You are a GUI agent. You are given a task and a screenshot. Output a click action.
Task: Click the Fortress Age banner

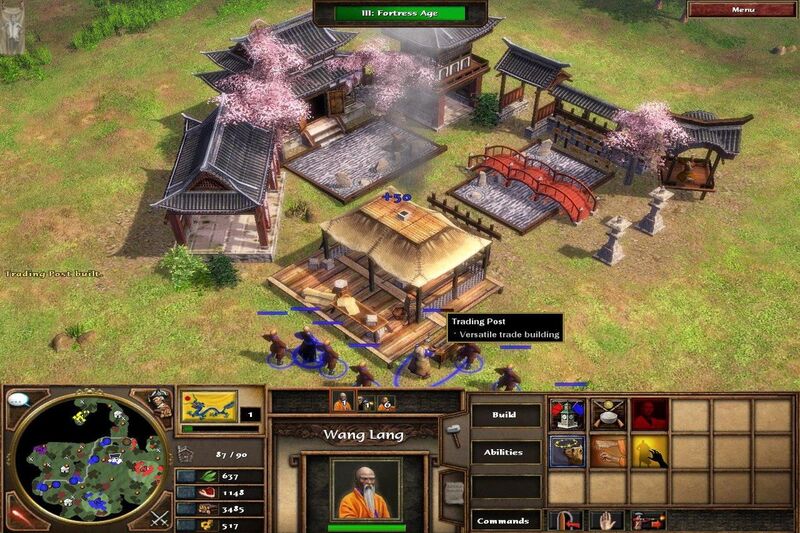click(x=399, y=13)
